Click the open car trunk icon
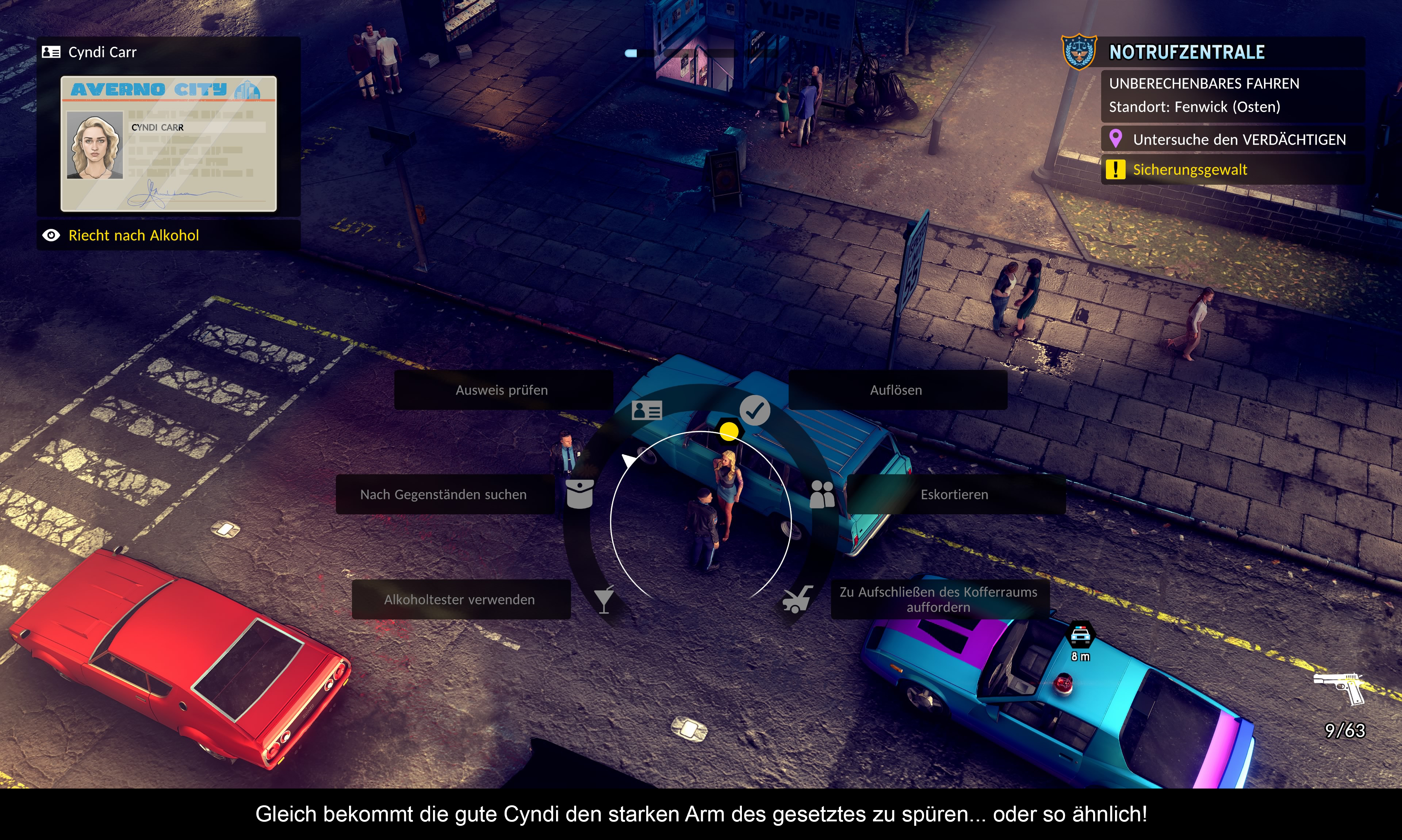Viewport: 1402px width, 840px height. (797, 599)
